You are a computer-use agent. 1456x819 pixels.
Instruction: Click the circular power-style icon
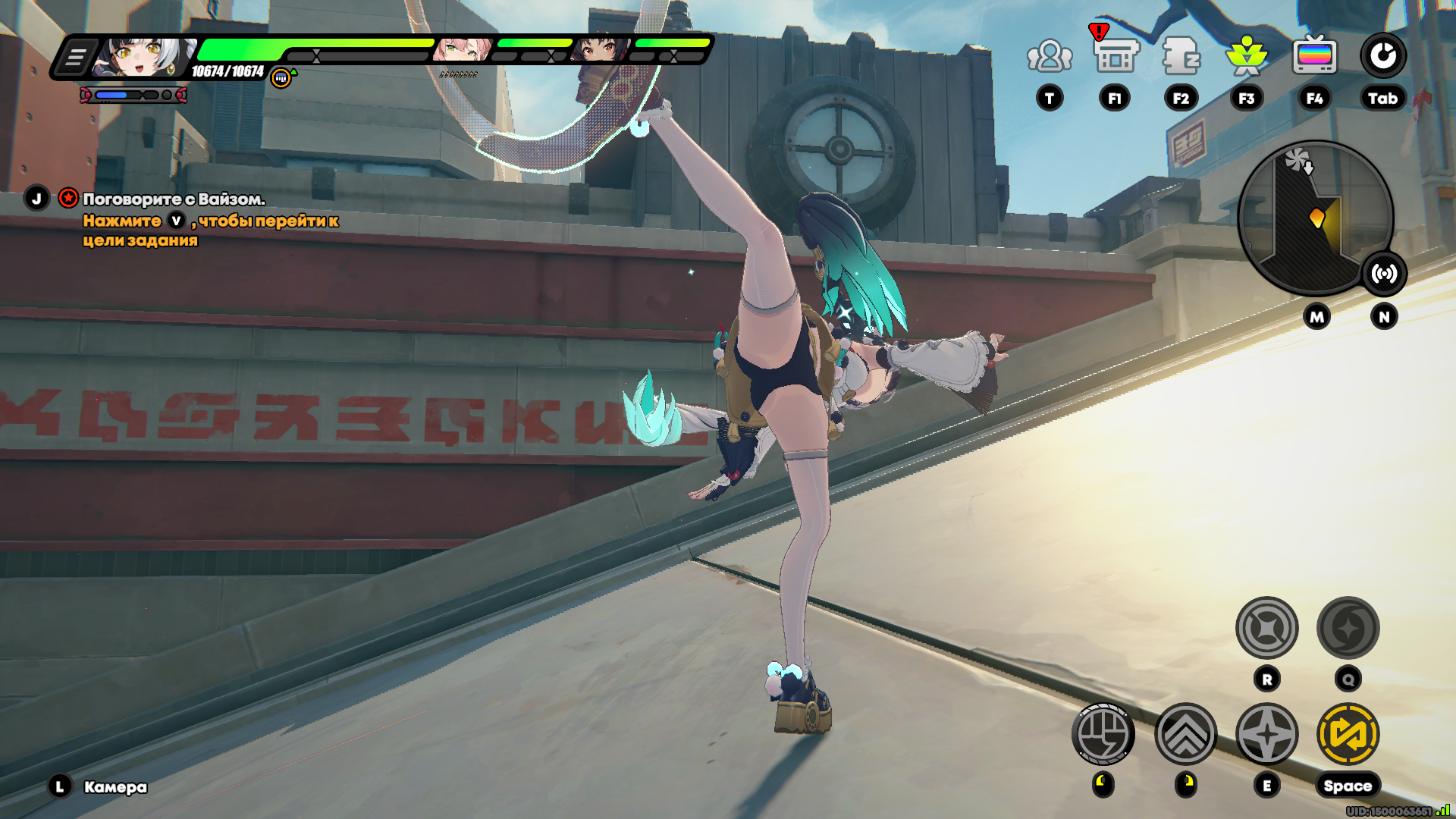click(1382, 55)
